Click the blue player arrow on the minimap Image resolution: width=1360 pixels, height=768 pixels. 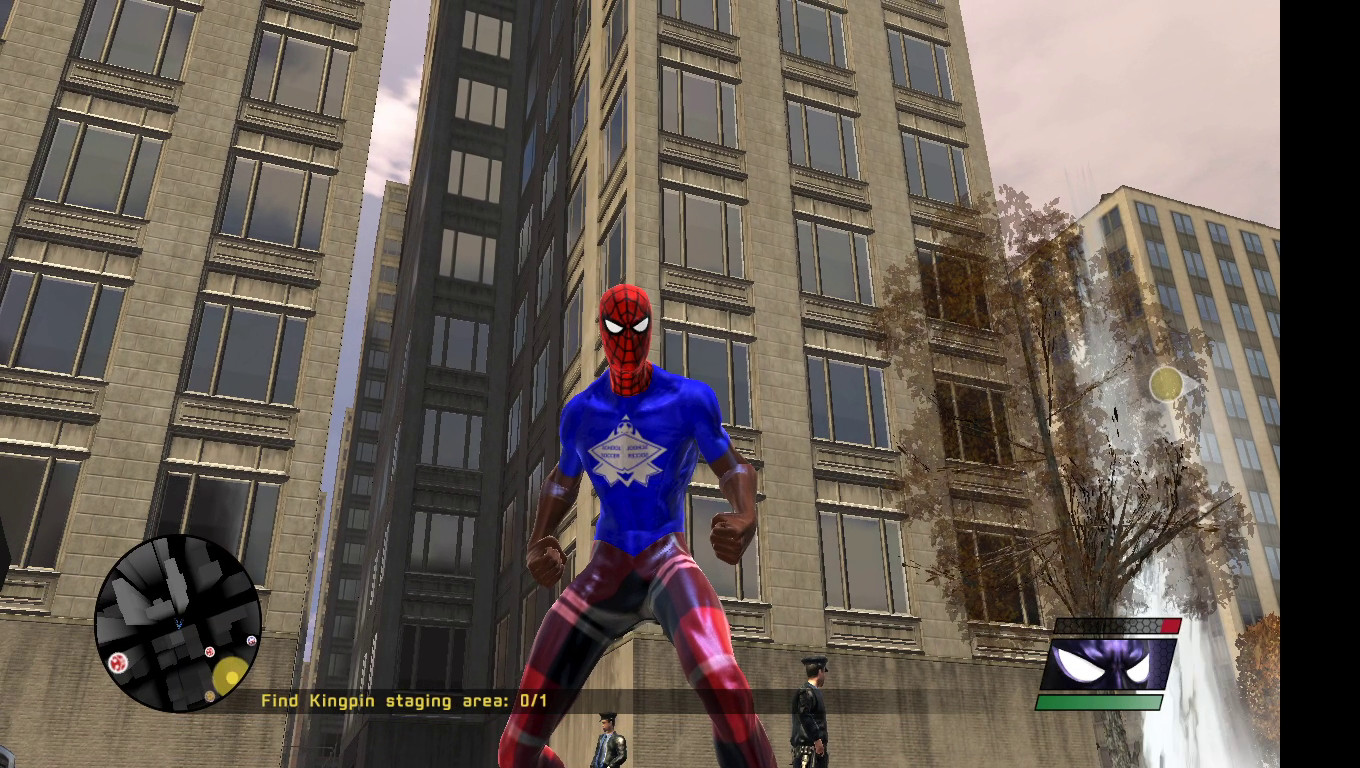point(178,624)
